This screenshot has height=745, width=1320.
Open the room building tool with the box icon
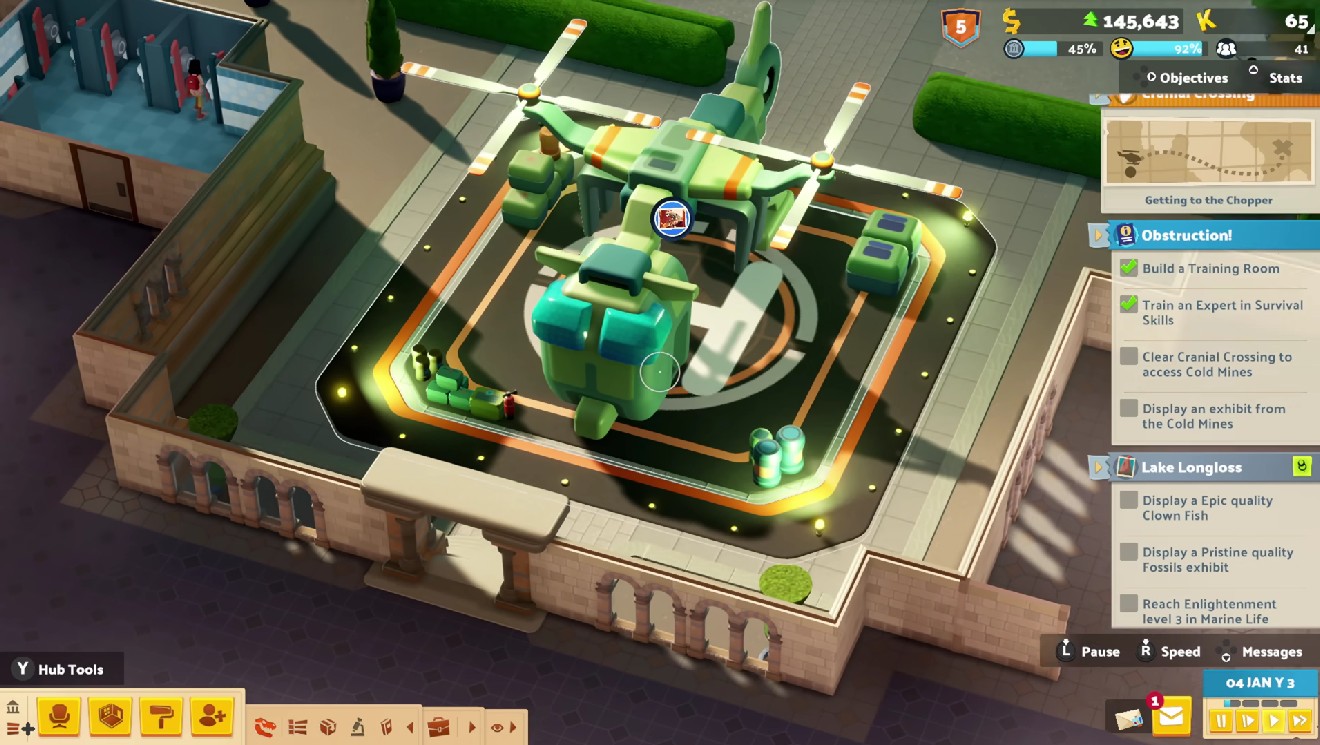108,716
